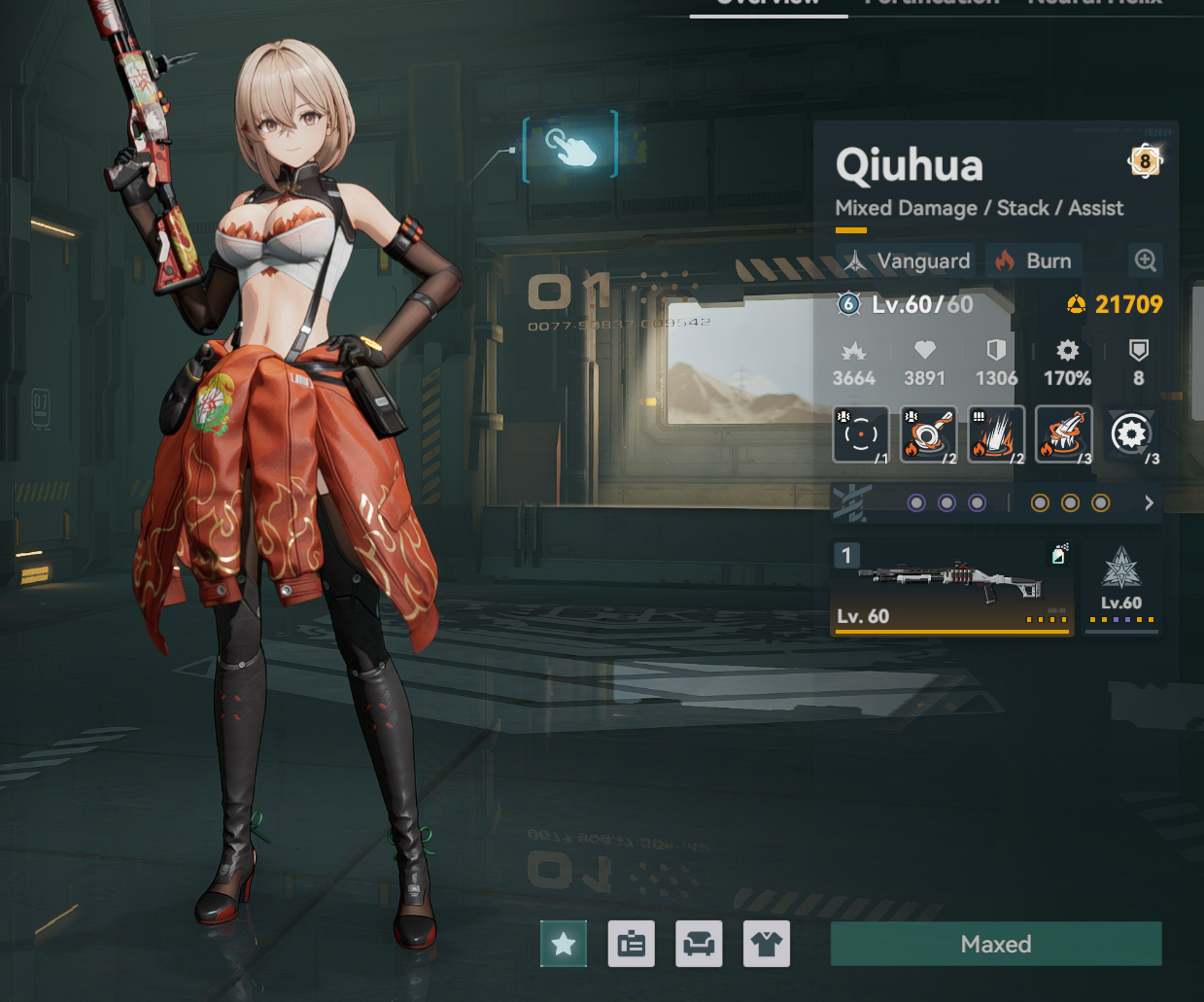
Task: Open the t-shirt outfit button
Action: tap(767, 944)
